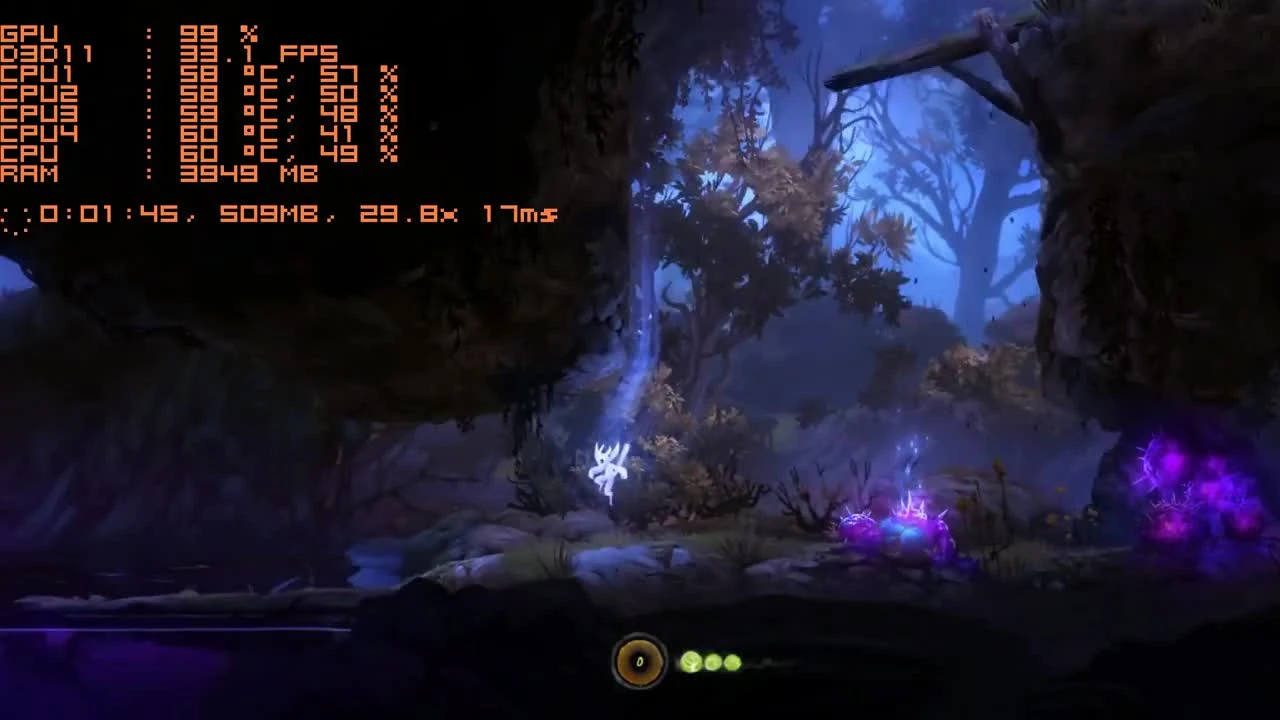The image size is (1280, 720).
Task: Select the first green ability orb
Action: [693, 662]
